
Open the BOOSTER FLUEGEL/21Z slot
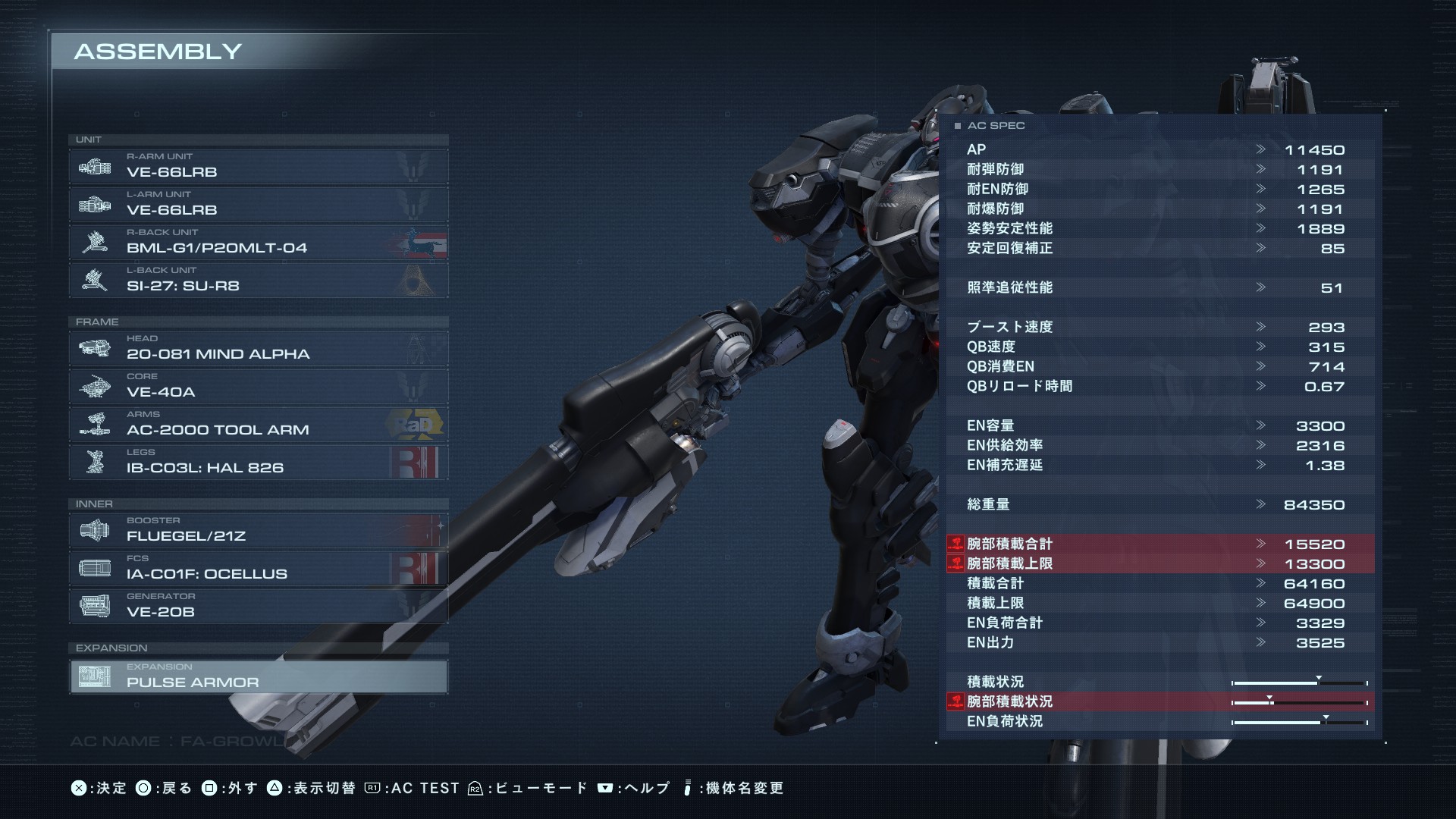tap(258, 530)
